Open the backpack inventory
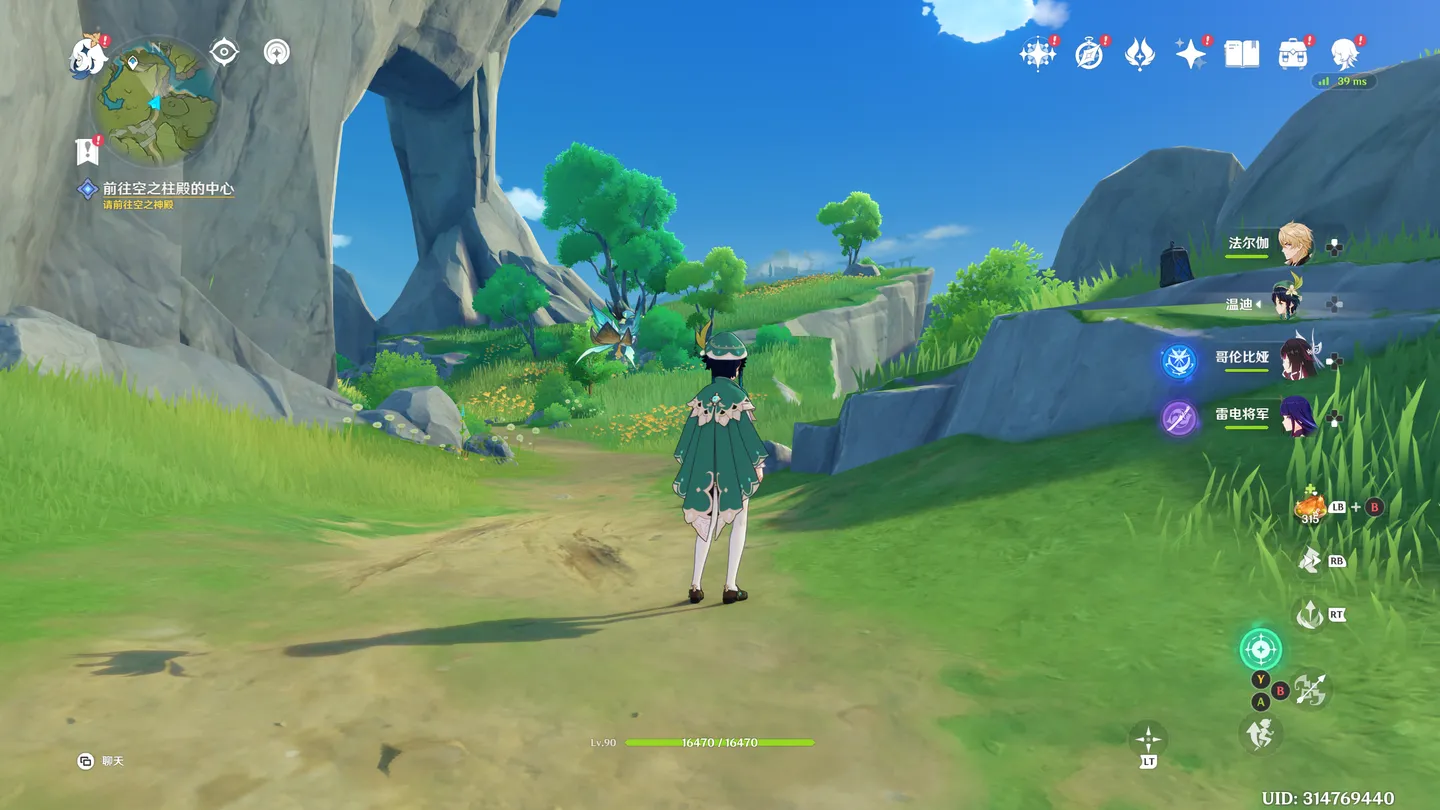The image size is (1440, 810). [1293, 54]
